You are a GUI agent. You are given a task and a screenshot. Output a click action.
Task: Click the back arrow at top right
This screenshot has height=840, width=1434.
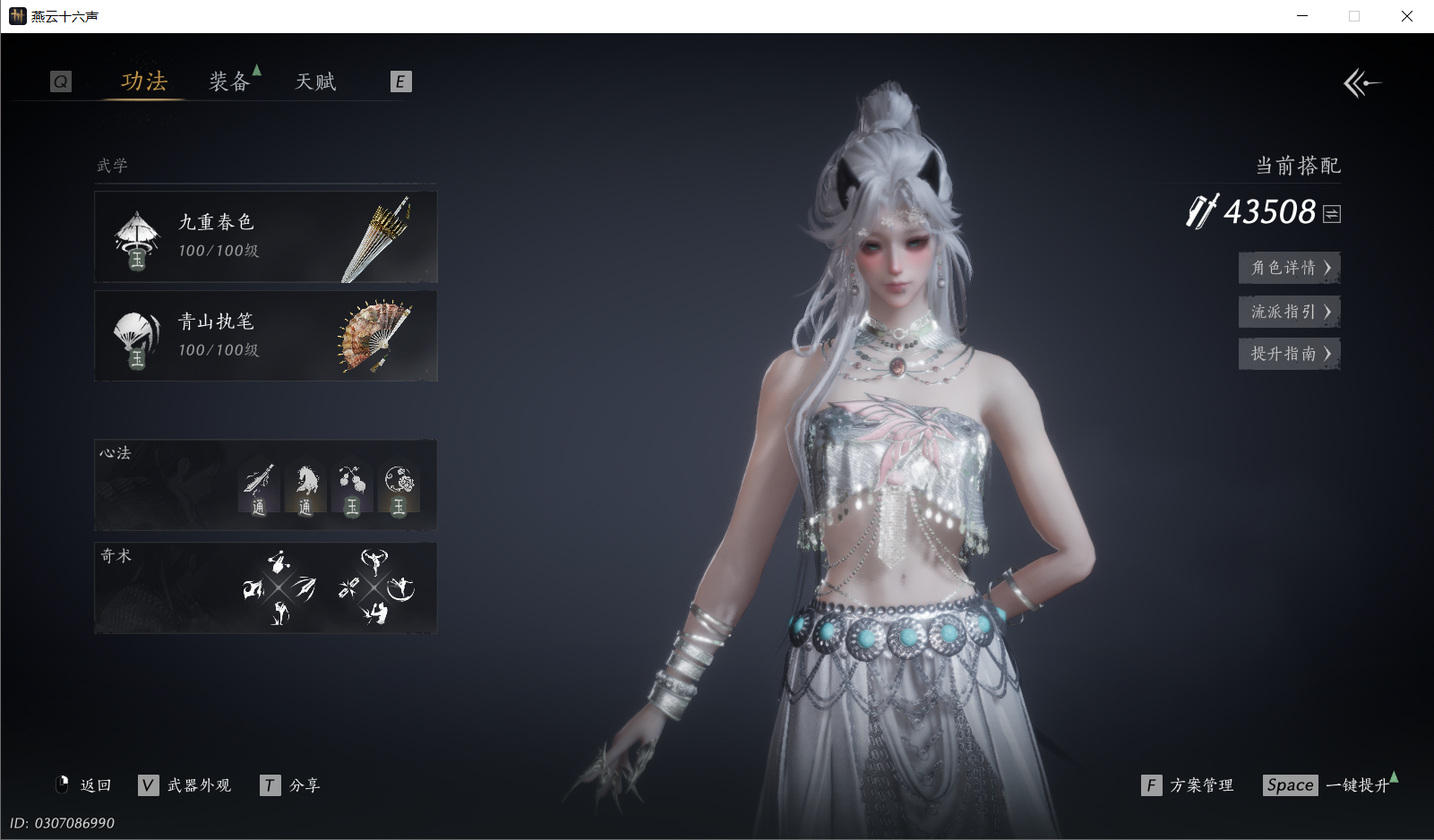tap(1361, 83)
